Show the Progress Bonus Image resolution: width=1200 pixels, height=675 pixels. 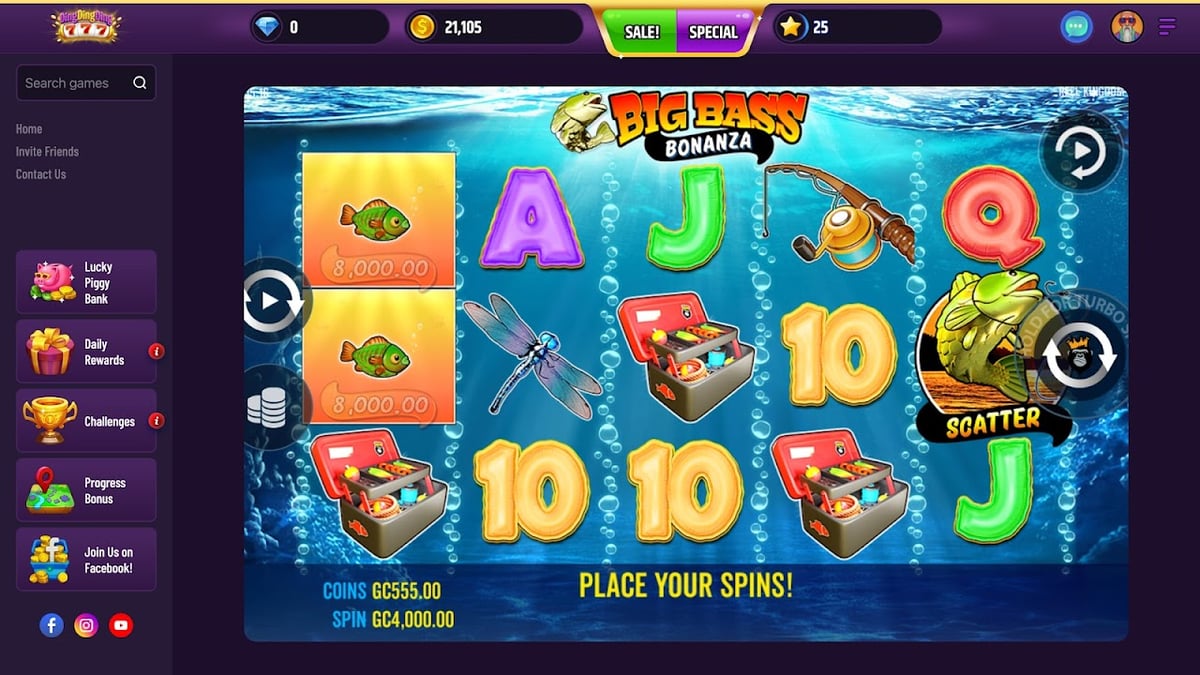coord(86,490)
